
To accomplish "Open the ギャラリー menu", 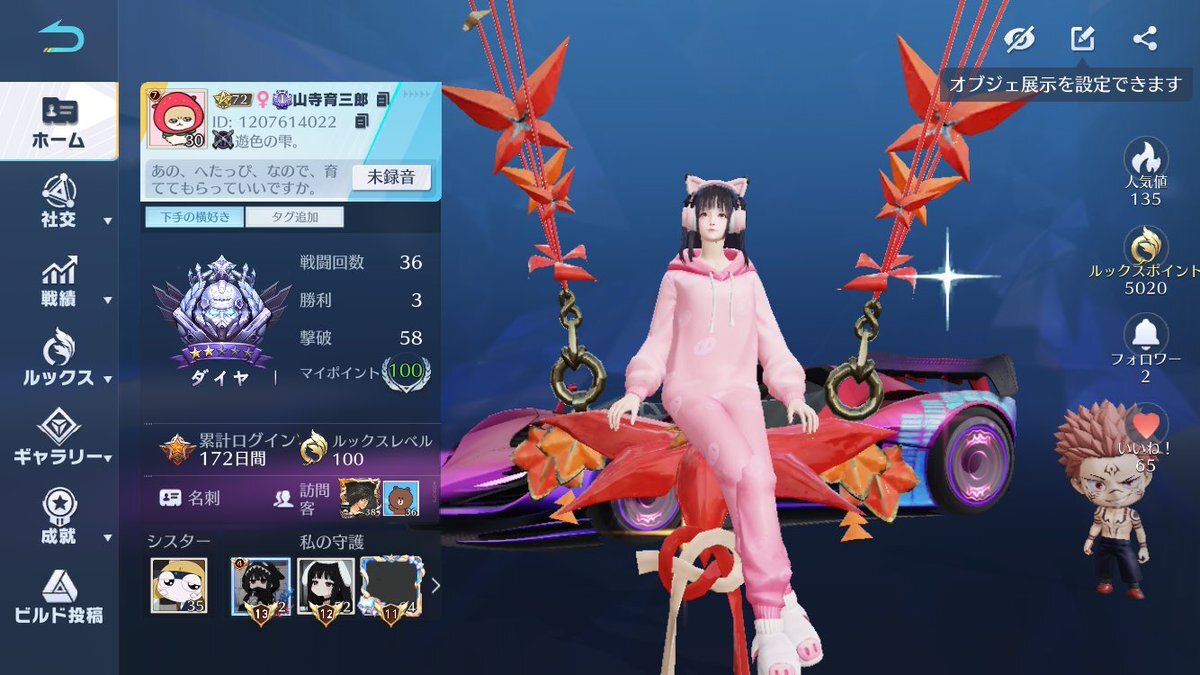I will click(58, 439).
